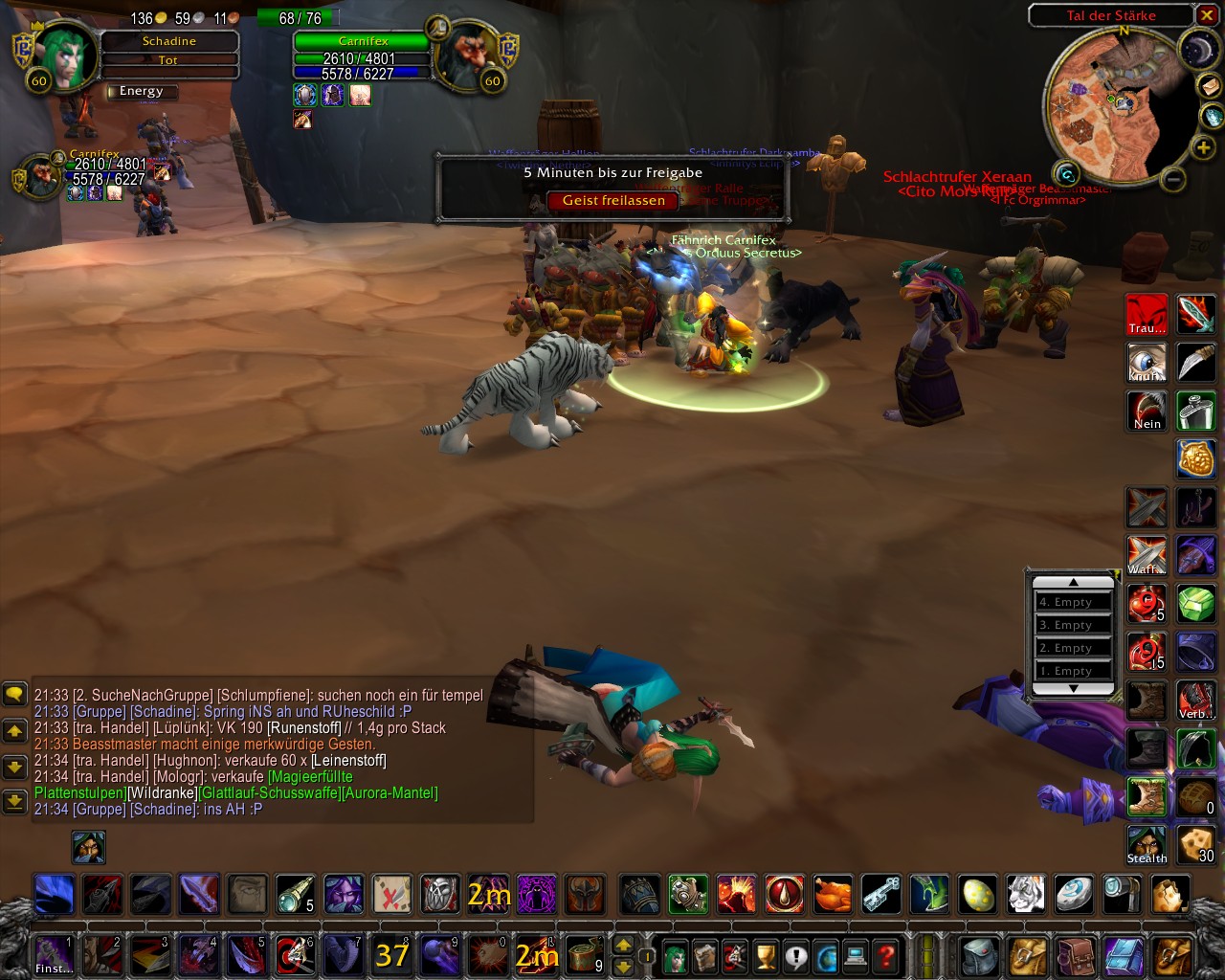Click the Trau action button on right bar
Image resolution: width=1225 pixels, height=980 pixels.
(x=1147, y=313)
